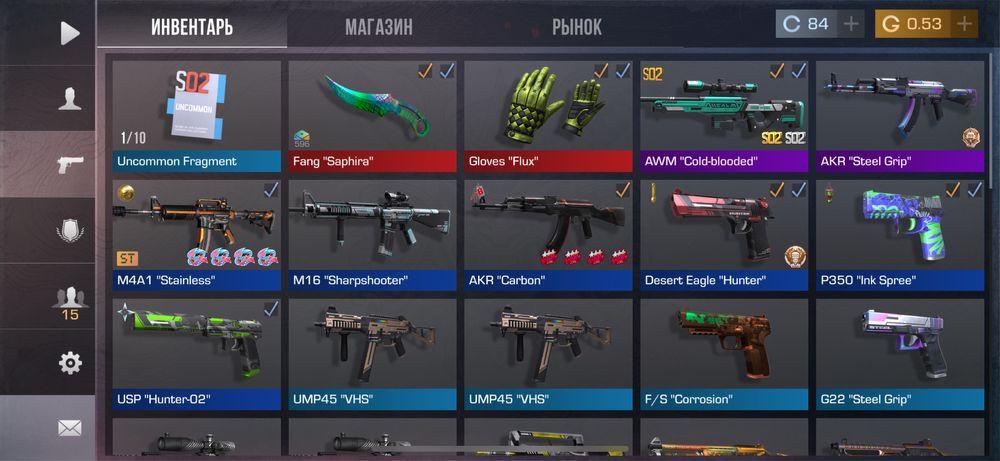The image size is (1000, 461).
Task: Select the Uncommon Fragment item
Action: pyautogui.click(x=196, y=116)
